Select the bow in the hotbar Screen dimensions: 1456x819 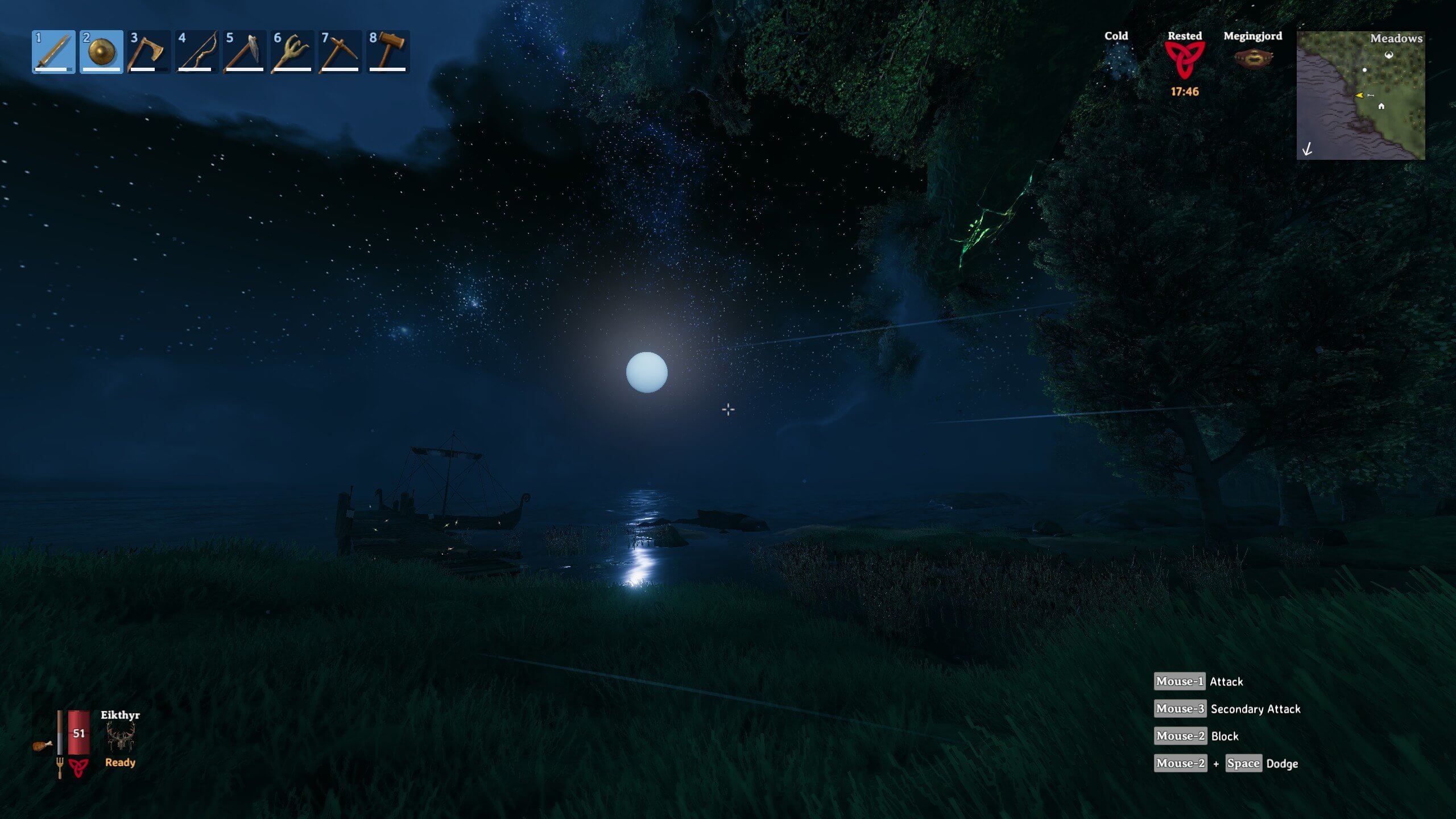[x=197, y=52]
